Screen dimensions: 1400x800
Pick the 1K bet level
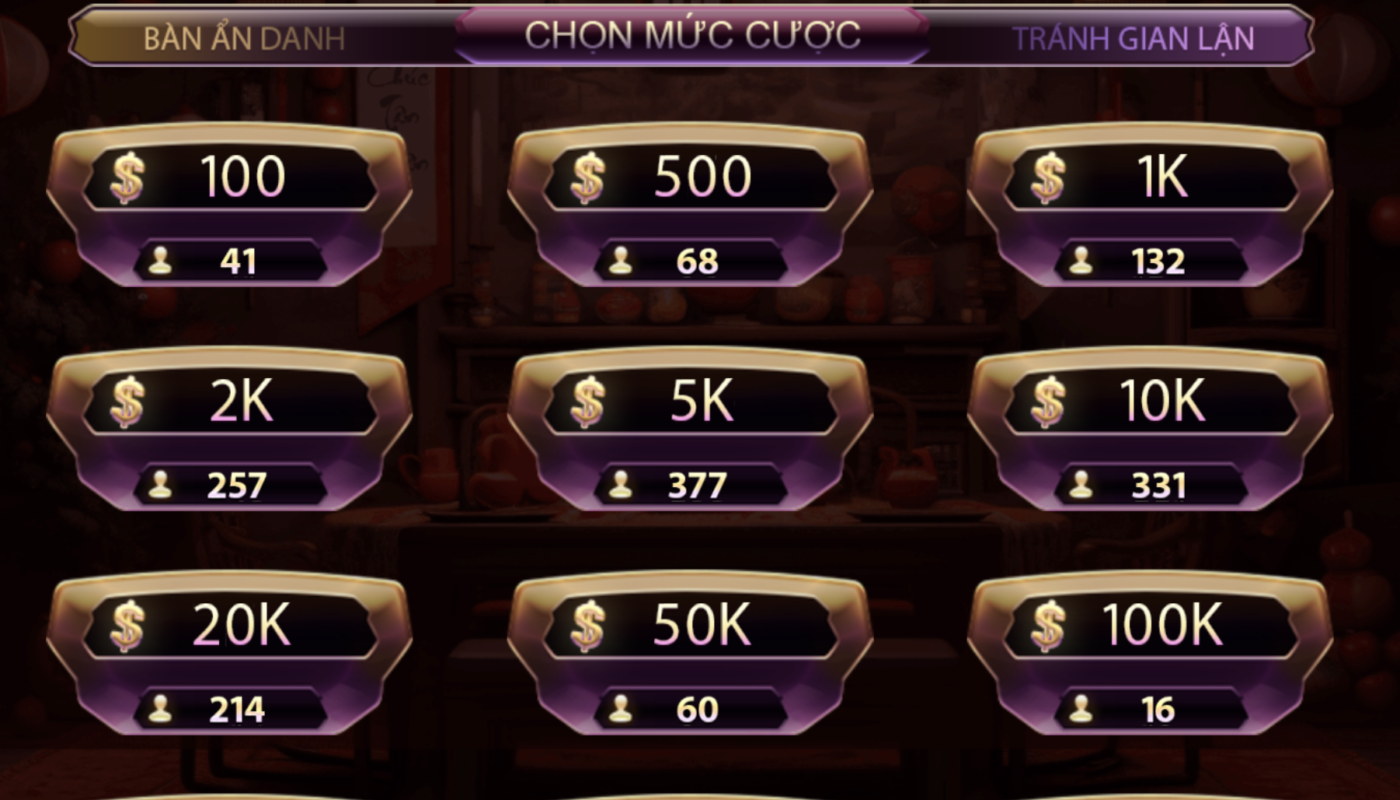tap(1150, 205)
